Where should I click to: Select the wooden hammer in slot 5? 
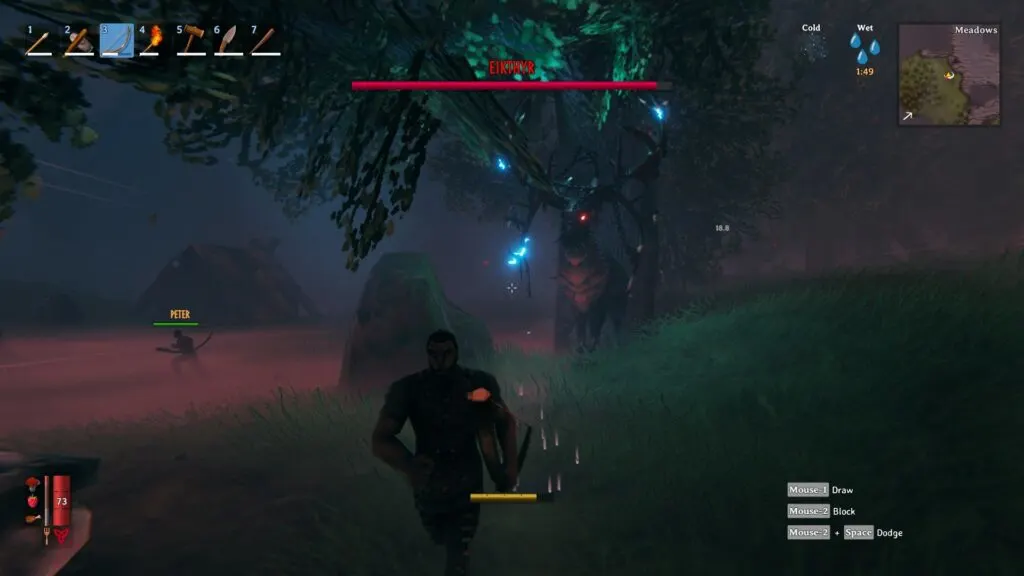[191, 42]
